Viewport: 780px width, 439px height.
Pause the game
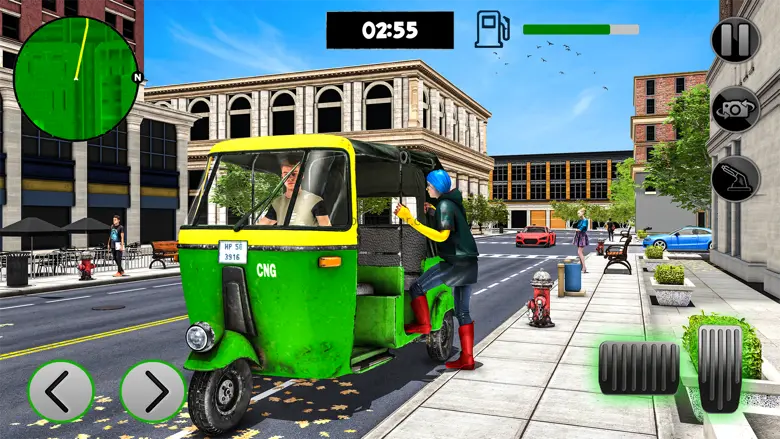[735, 40]
